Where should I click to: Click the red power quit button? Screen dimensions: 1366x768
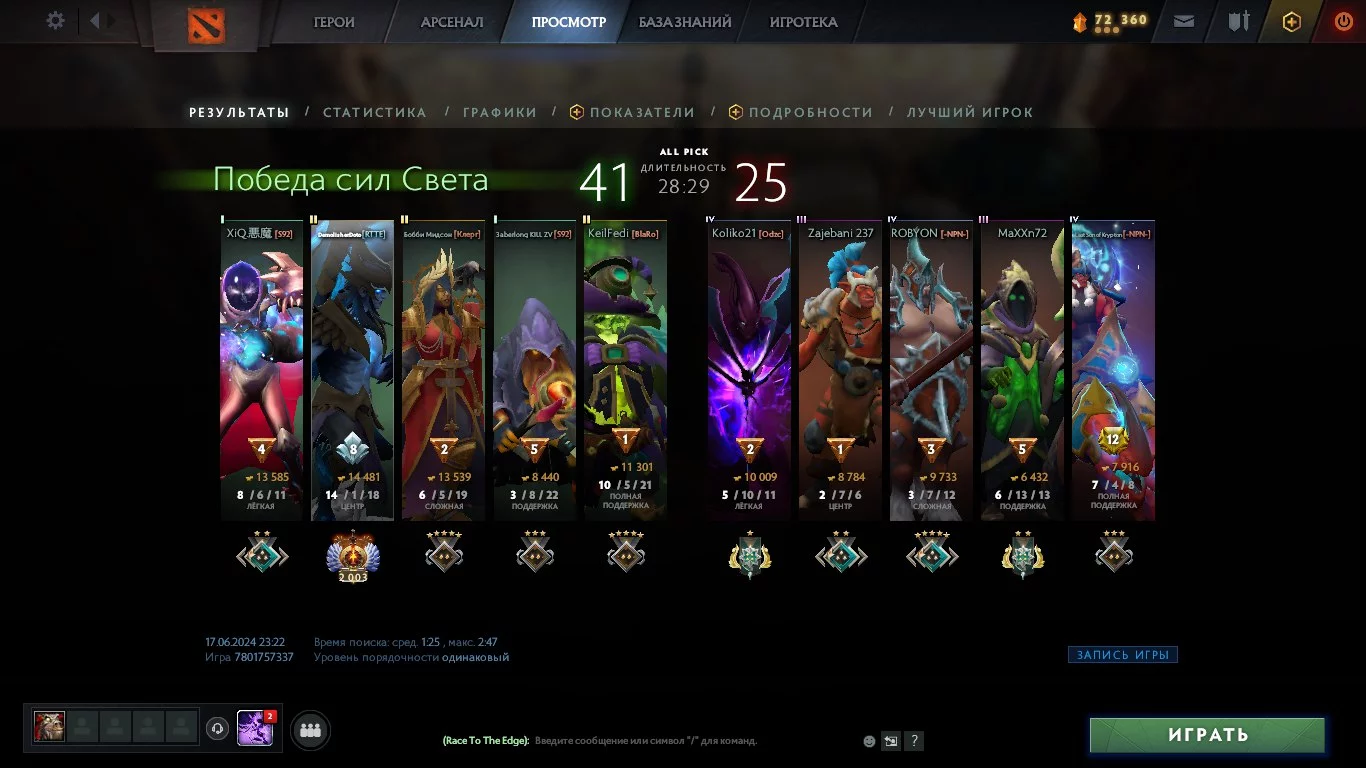point(1343,21)
